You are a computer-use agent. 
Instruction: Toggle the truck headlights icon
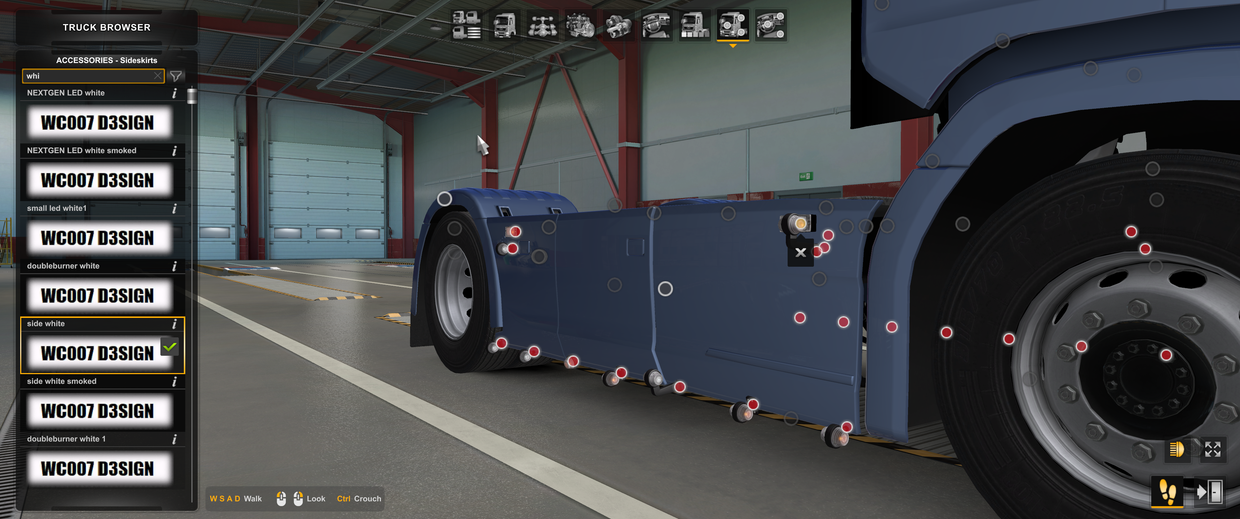1177,450
